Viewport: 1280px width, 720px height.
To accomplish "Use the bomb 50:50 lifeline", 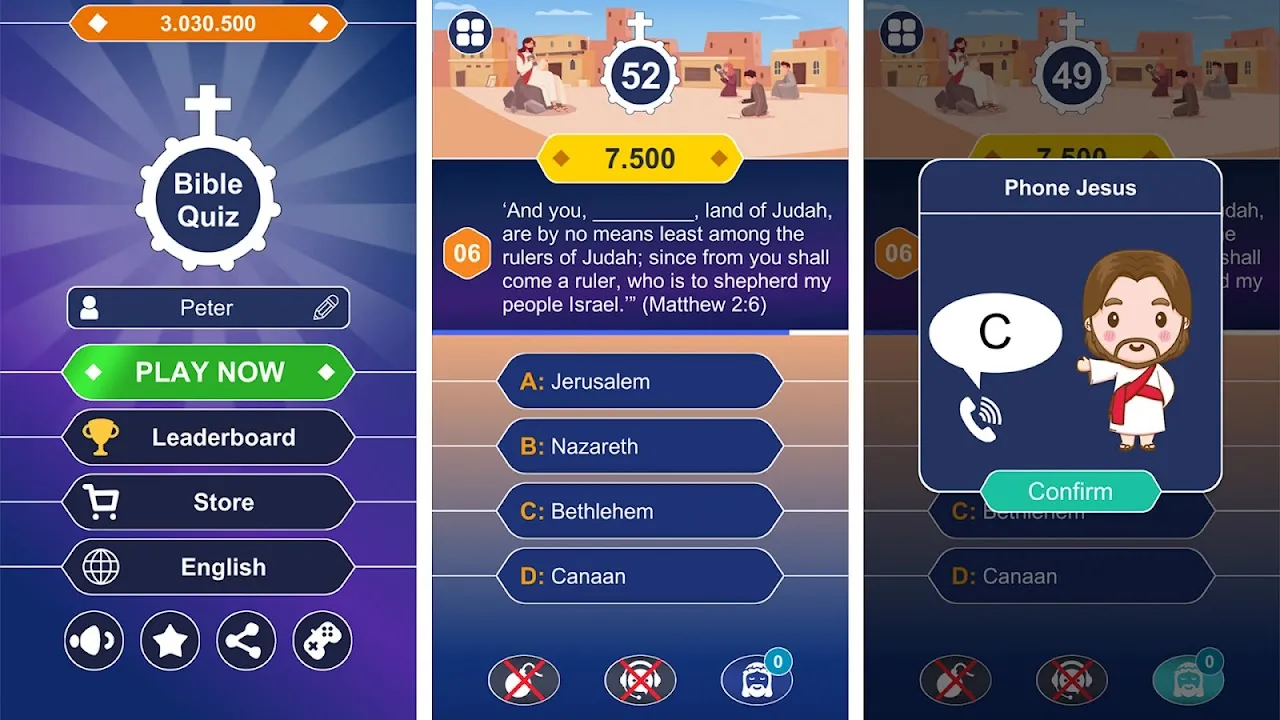I will 524,678.
